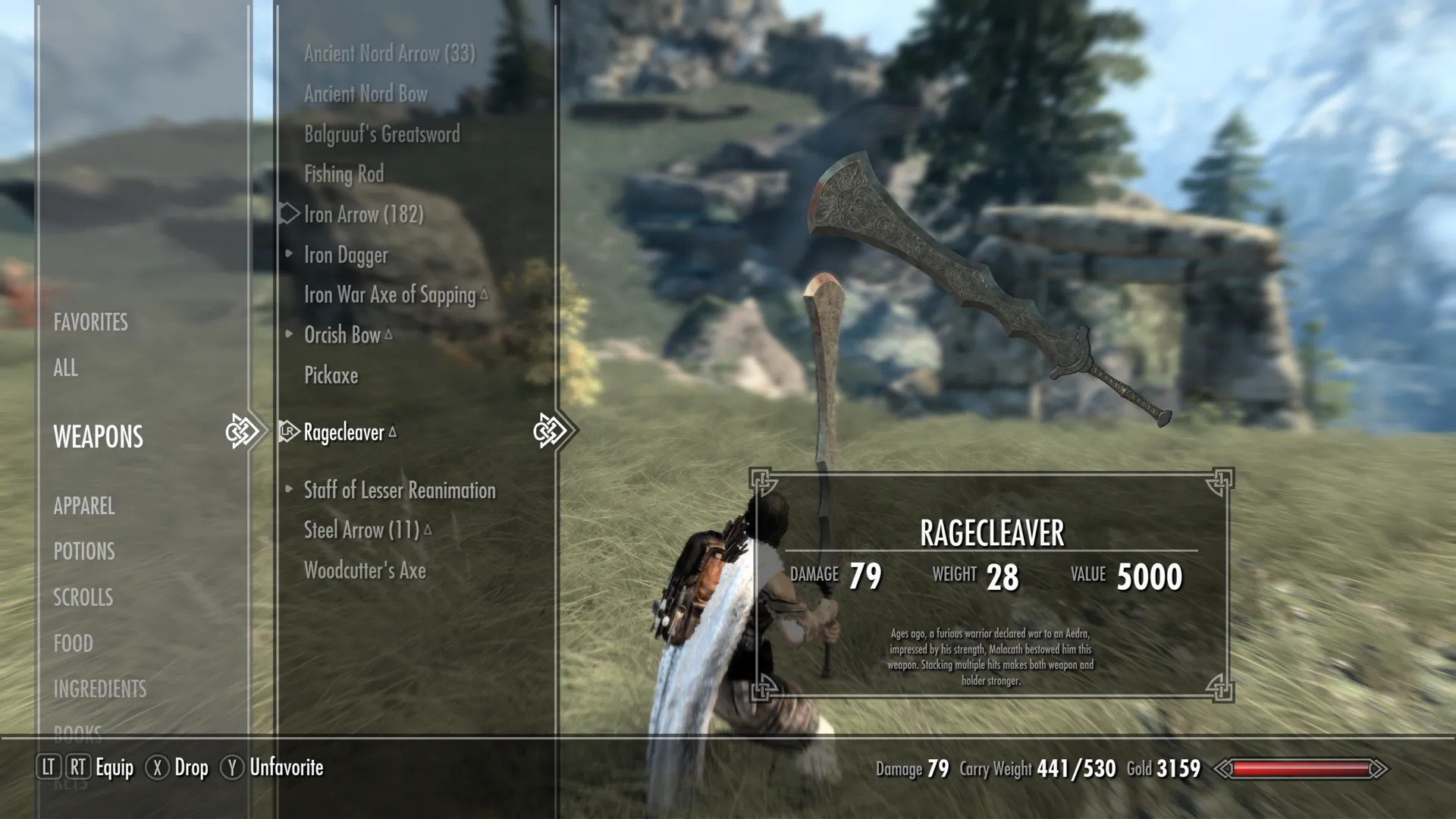Choose the Iron Dagger
The width and height of the screenshot is (1456, 819).
346,256
